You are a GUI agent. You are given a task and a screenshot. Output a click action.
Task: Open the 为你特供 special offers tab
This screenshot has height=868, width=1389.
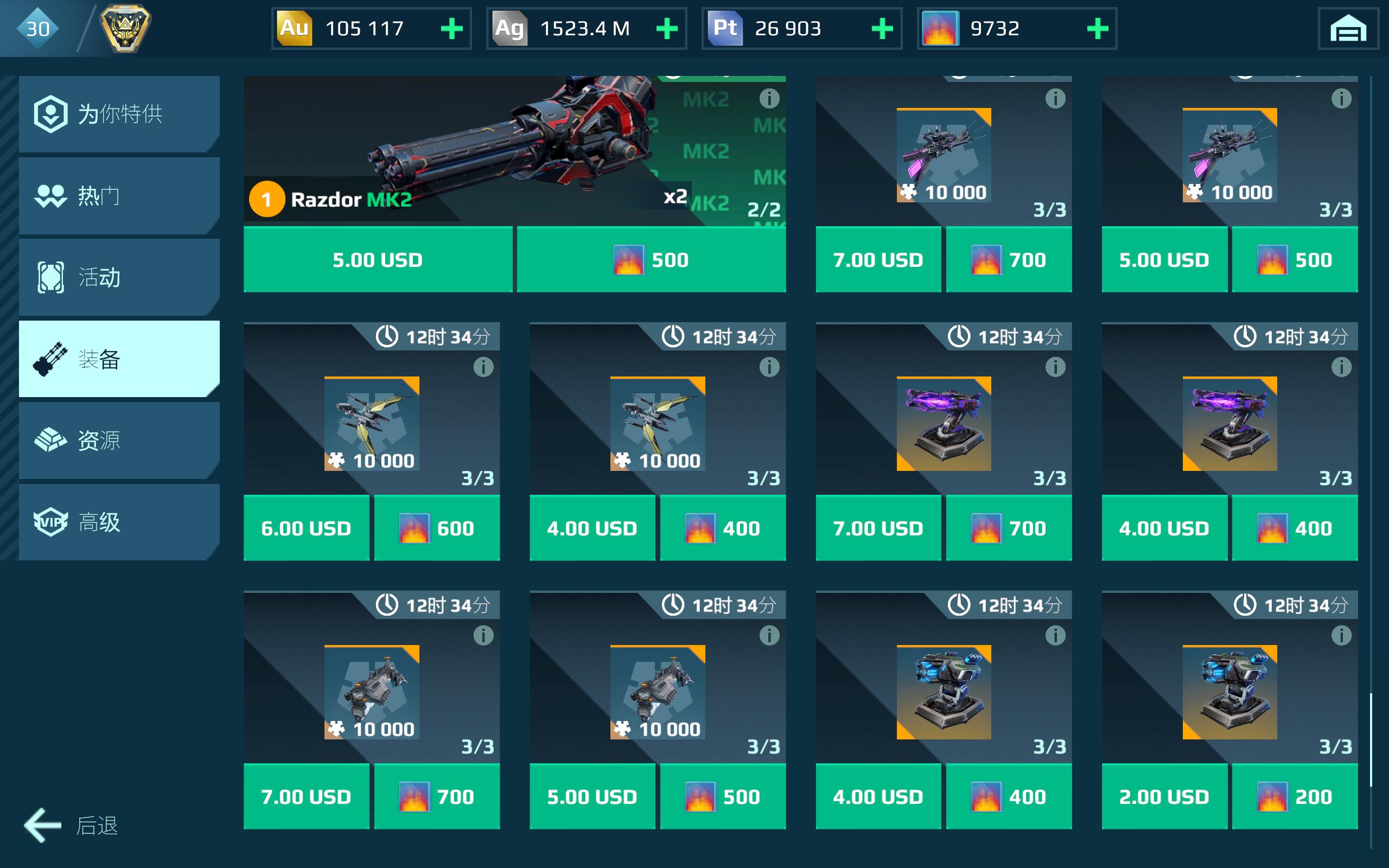click(119, 114)
